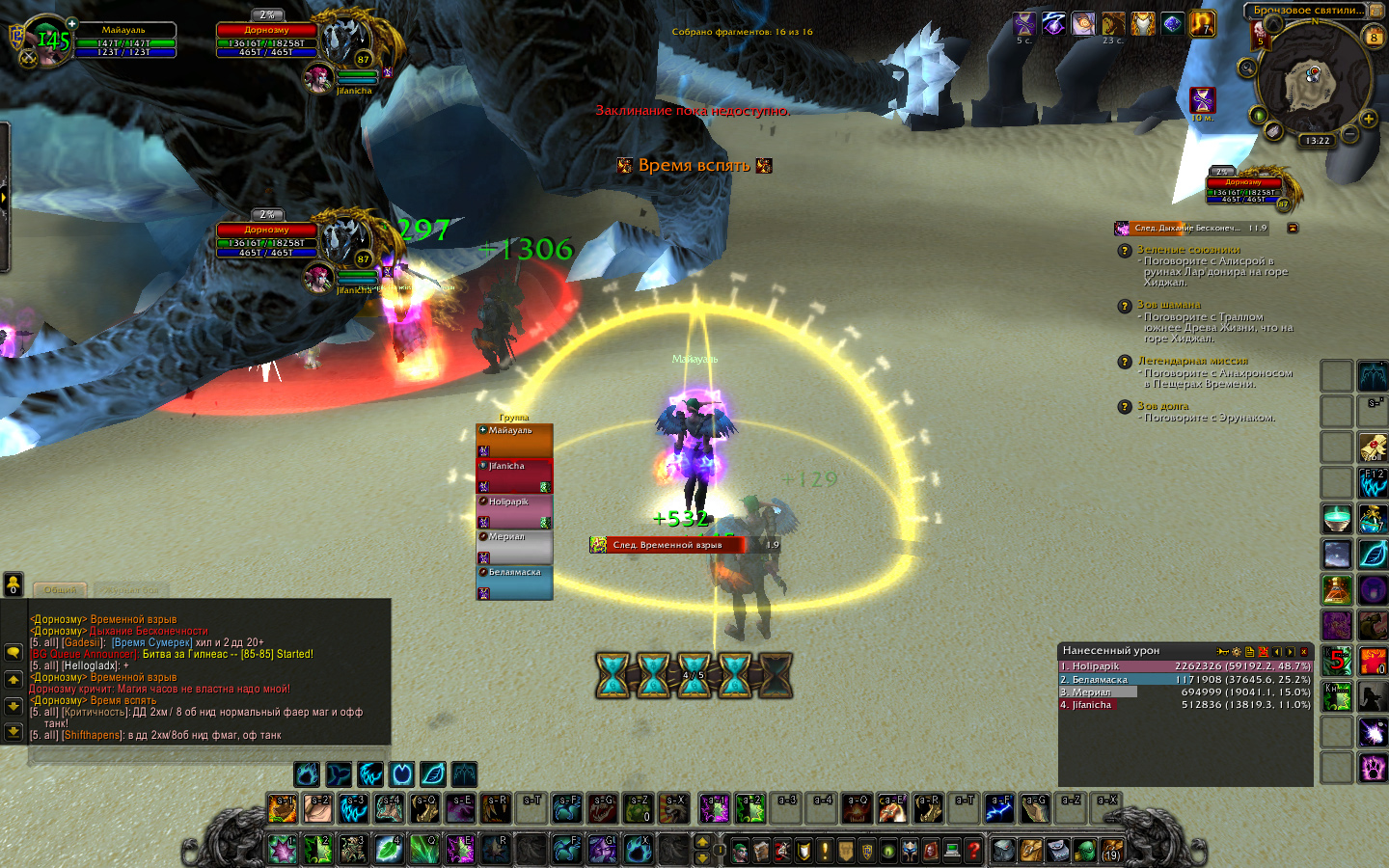Click the minimap zoom-out minus button
Viewport: 1389px width, 868px height.
click(1350, 135)
